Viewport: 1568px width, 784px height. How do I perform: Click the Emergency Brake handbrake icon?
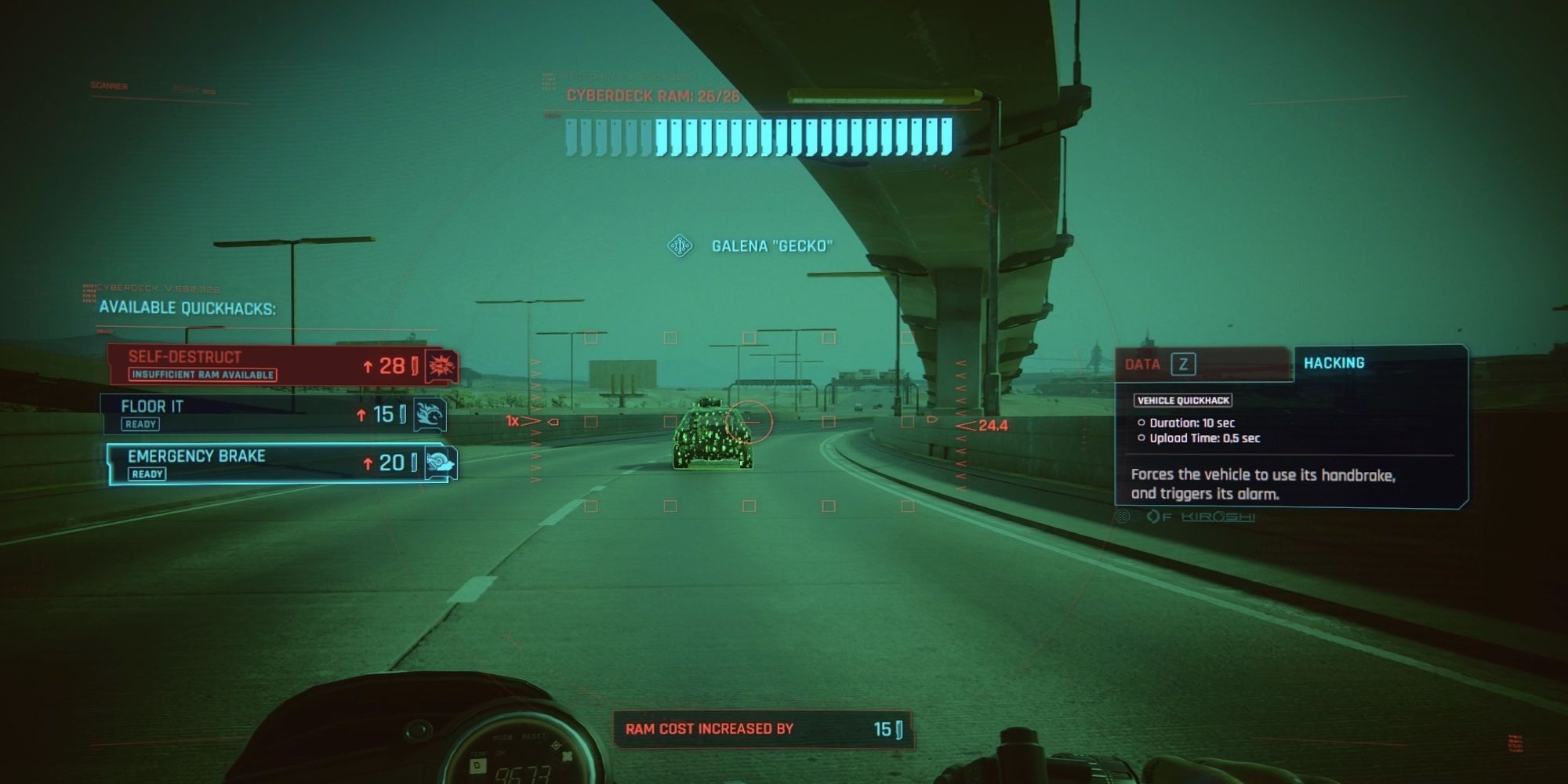(x=439, y=463)
